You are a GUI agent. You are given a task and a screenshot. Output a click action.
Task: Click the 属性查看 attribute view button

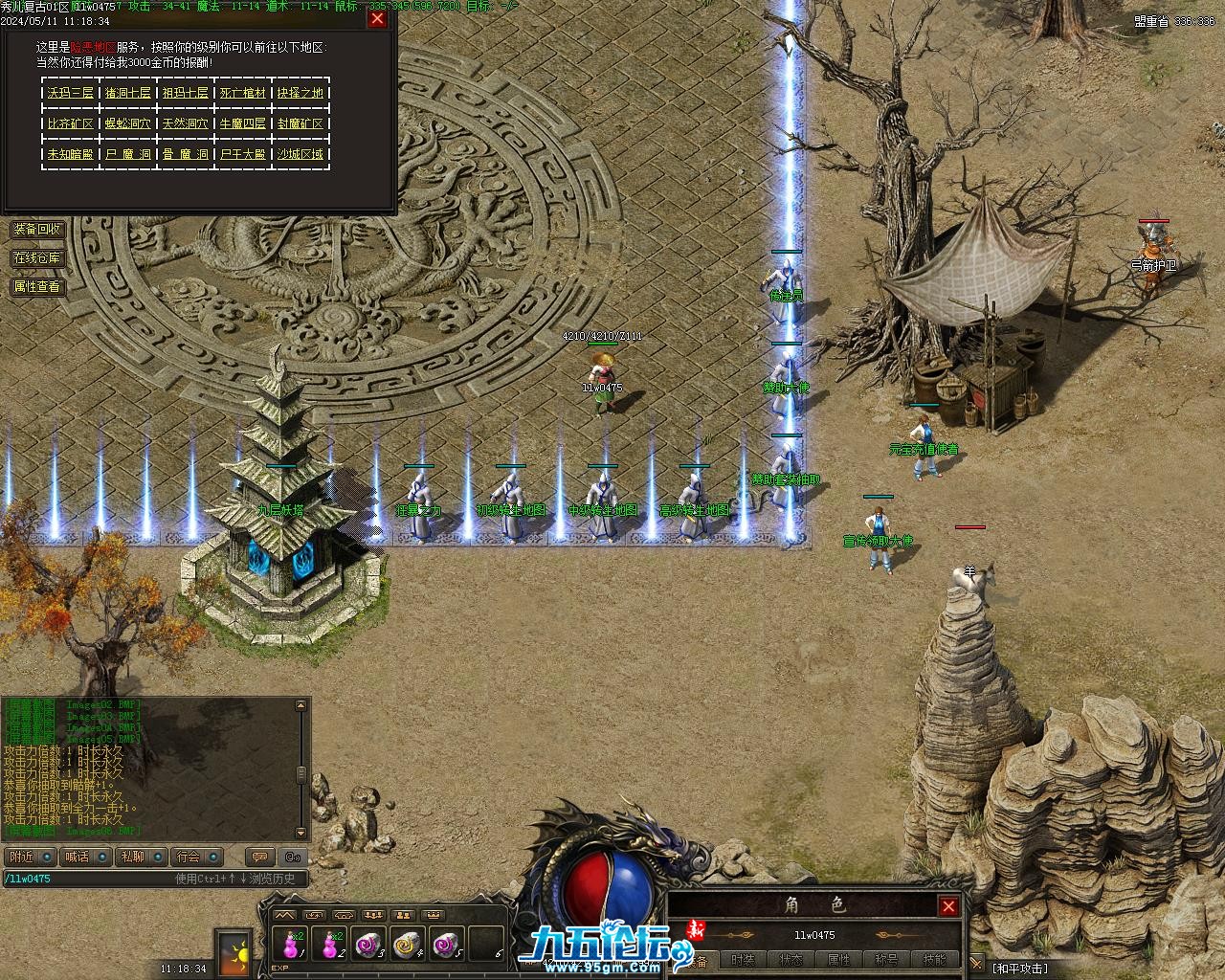pos(37,286)
